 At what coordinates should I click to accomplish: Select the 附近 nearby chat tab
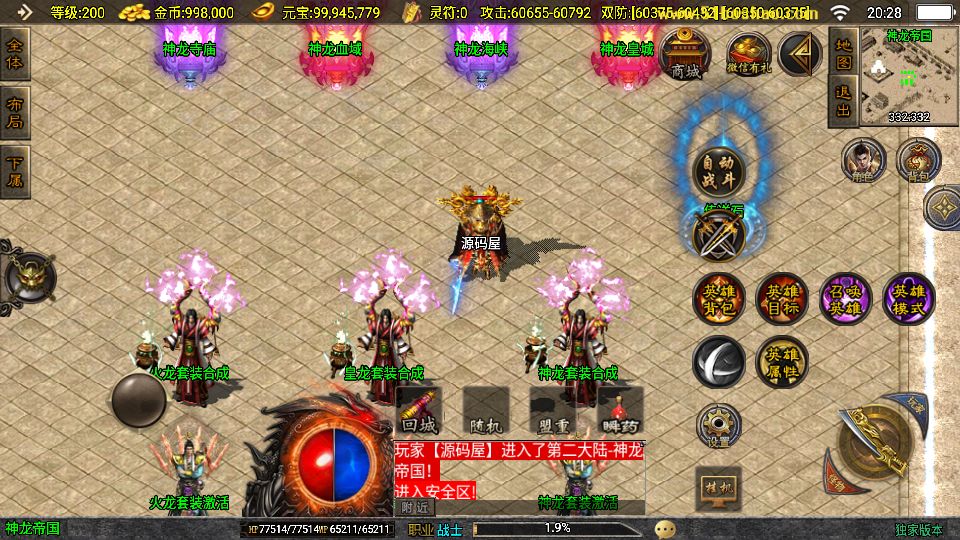415,507
